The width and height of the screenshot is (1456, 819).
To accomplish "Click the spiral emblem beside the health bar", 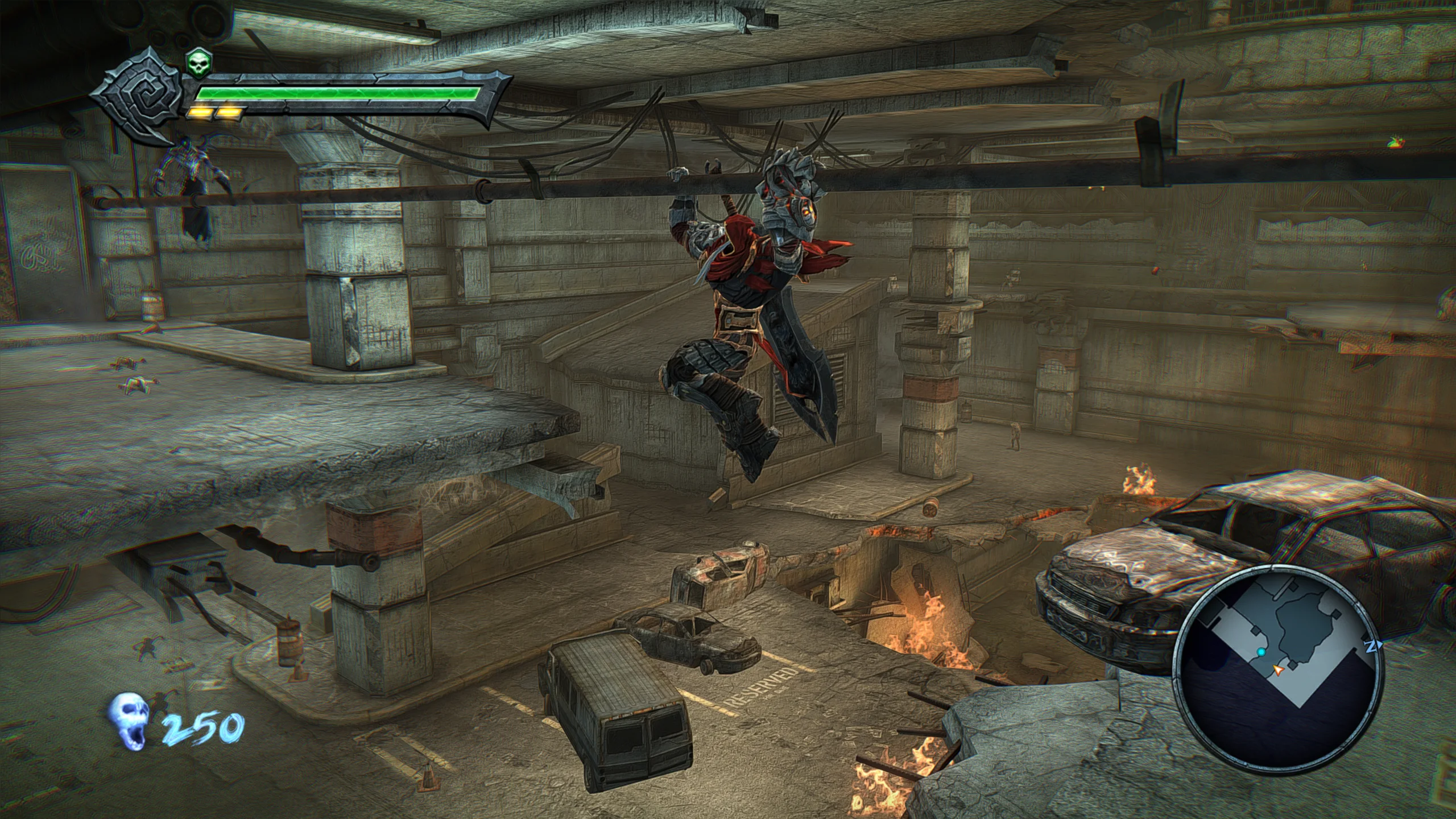I will (x=139, y=96).
